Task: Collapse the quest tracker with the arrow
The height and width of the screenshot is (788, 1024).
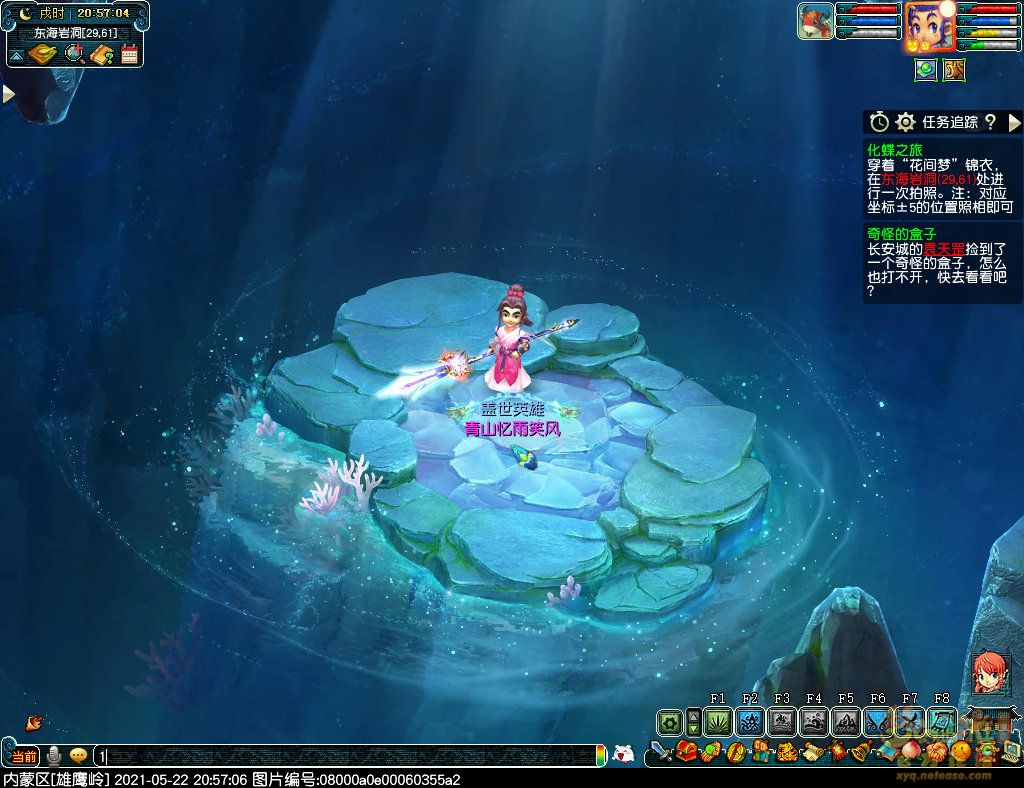Action: point(1014,122)
